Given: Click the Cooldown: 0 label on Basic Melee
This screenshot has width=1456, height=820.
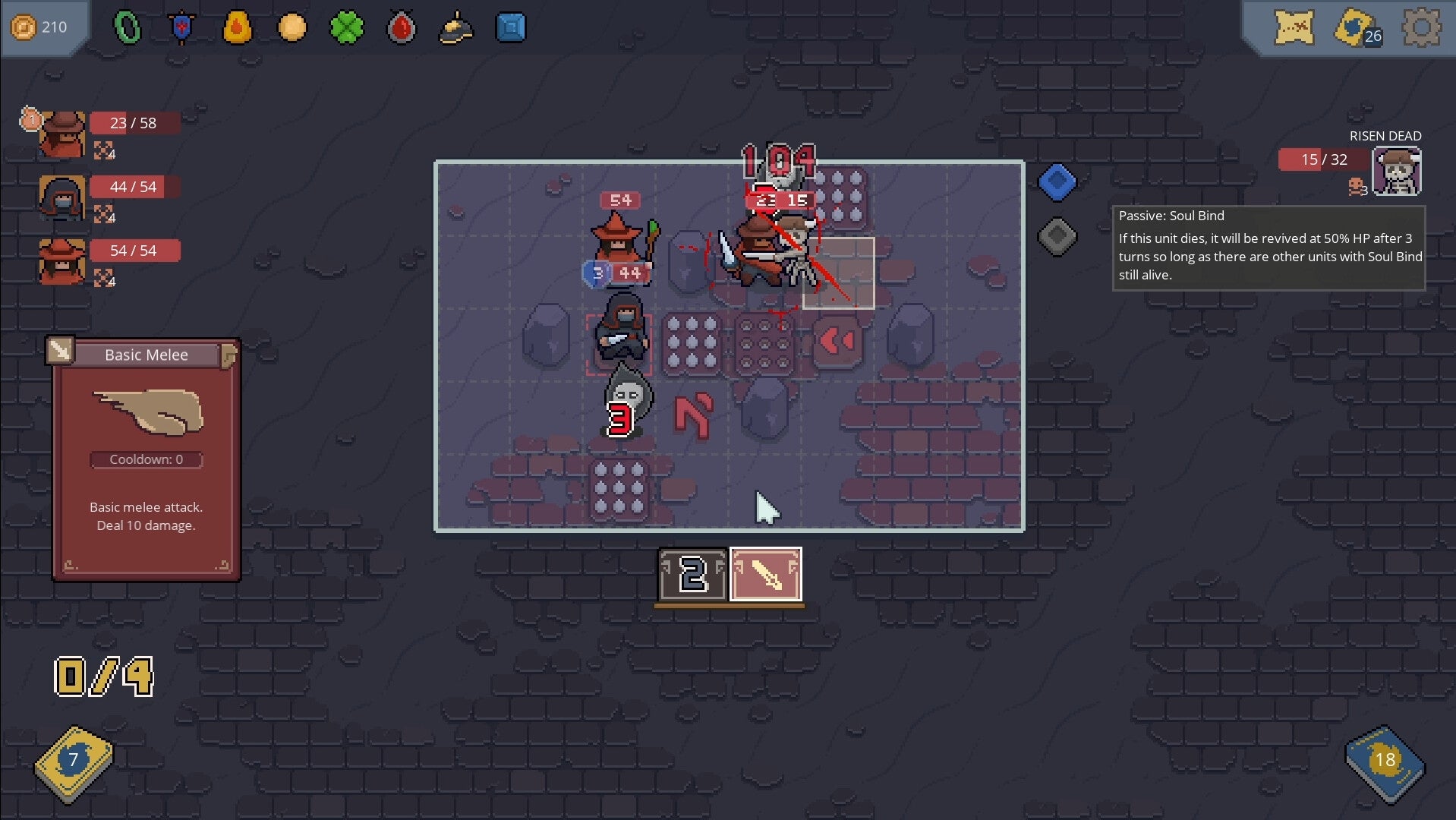Looking at the screenshot, I should coord(147,459).
